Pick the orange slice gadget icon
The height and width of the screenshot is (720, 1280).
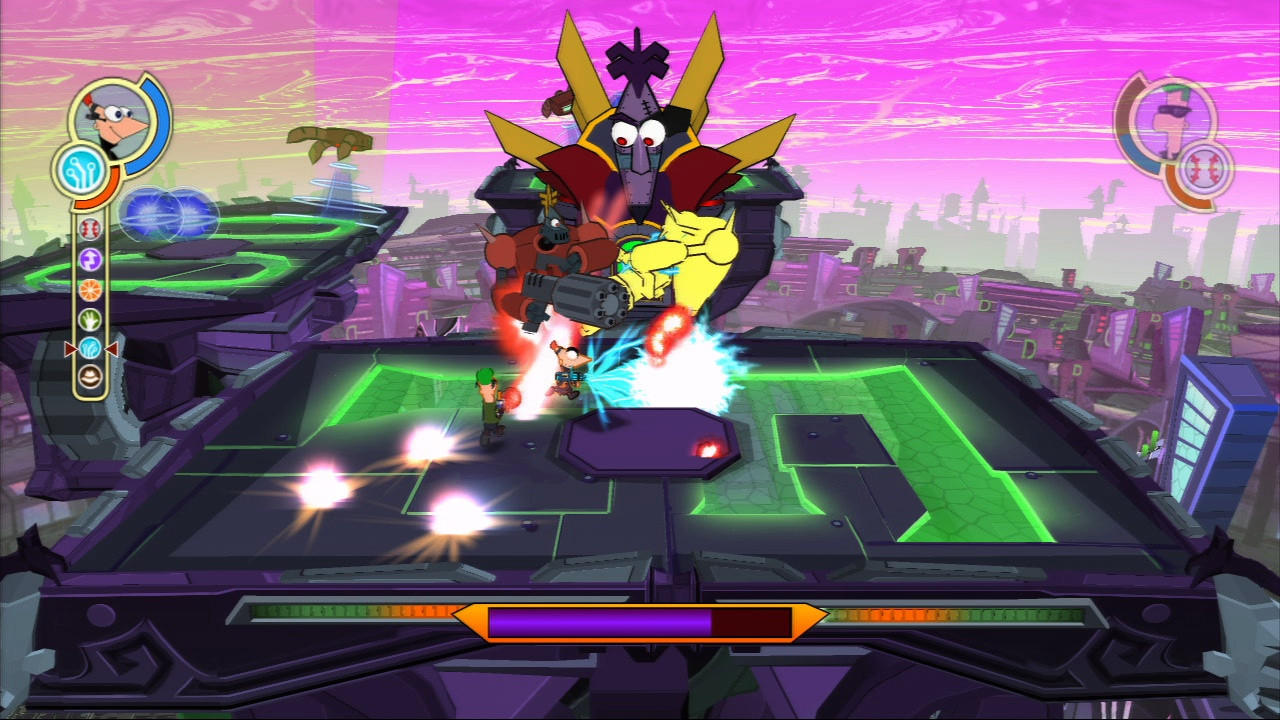[x=91, y=290]
